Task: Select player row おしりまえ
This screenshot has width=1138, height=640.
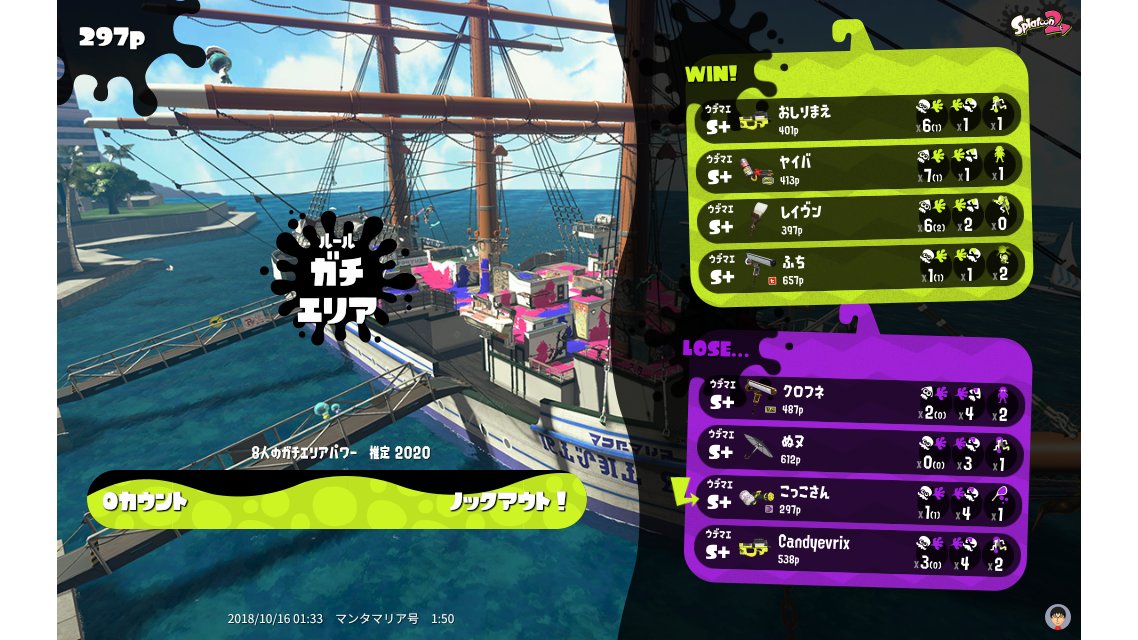Action: click(858, 117)
